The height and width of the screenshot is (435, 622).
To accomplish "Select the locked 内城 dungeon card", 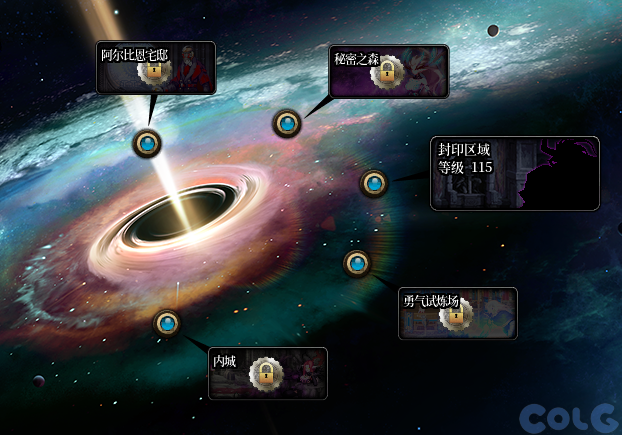I will pyautogui.click(x=267, y=373).
